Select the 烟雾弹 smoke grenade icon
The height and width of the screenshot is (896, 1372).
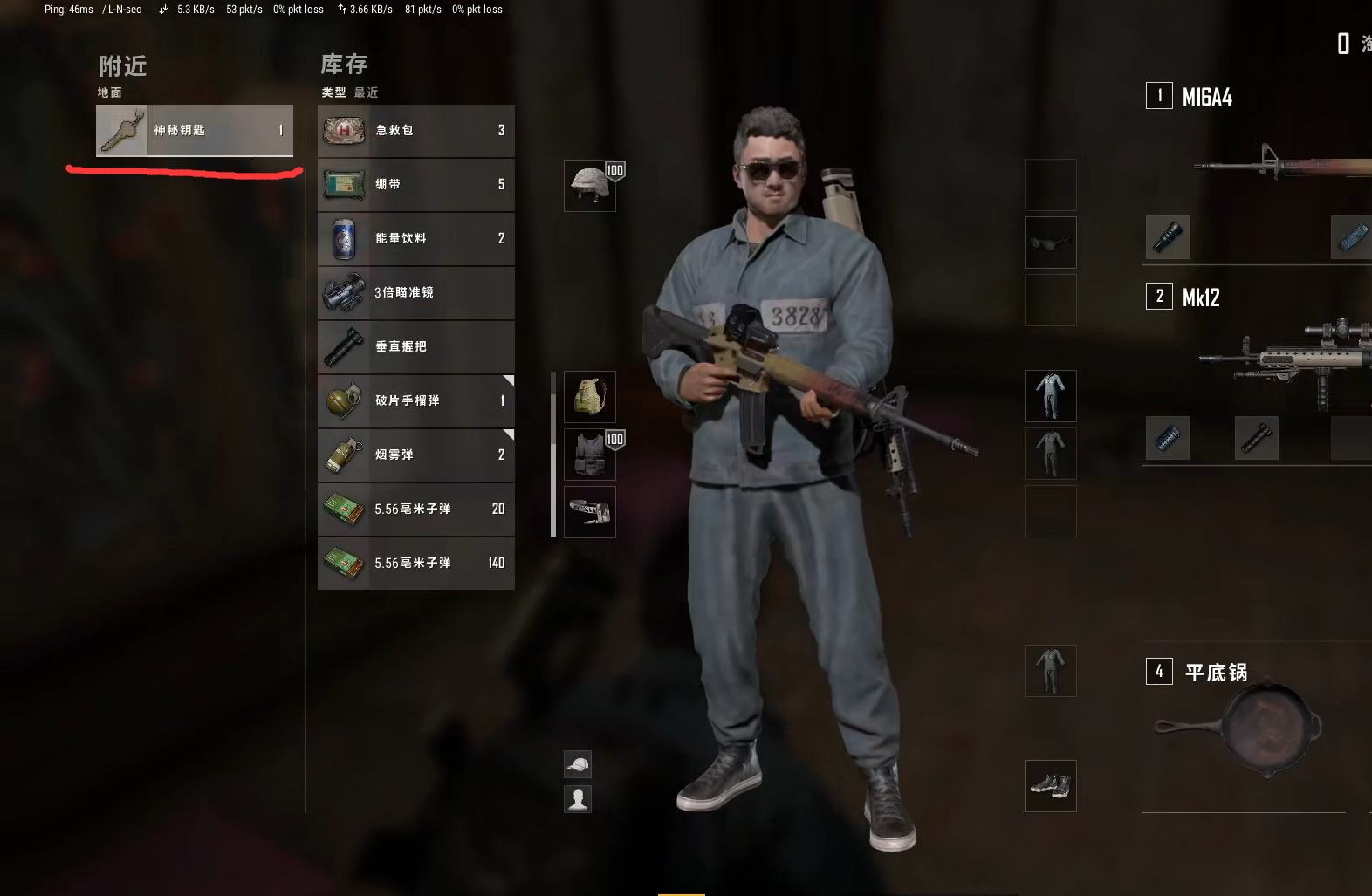(x=344, y=455)
